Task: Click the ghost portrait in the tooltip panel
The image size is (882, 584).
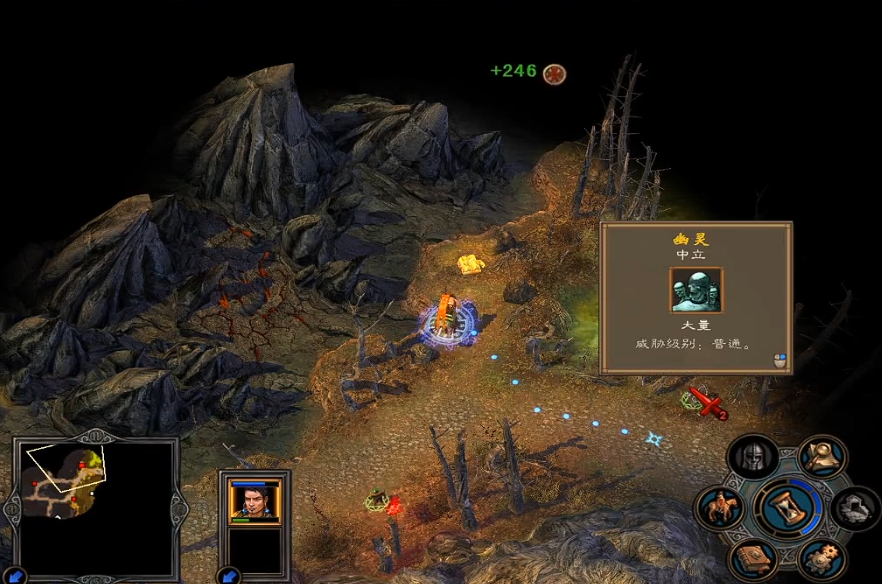Action: pos(695,291)
